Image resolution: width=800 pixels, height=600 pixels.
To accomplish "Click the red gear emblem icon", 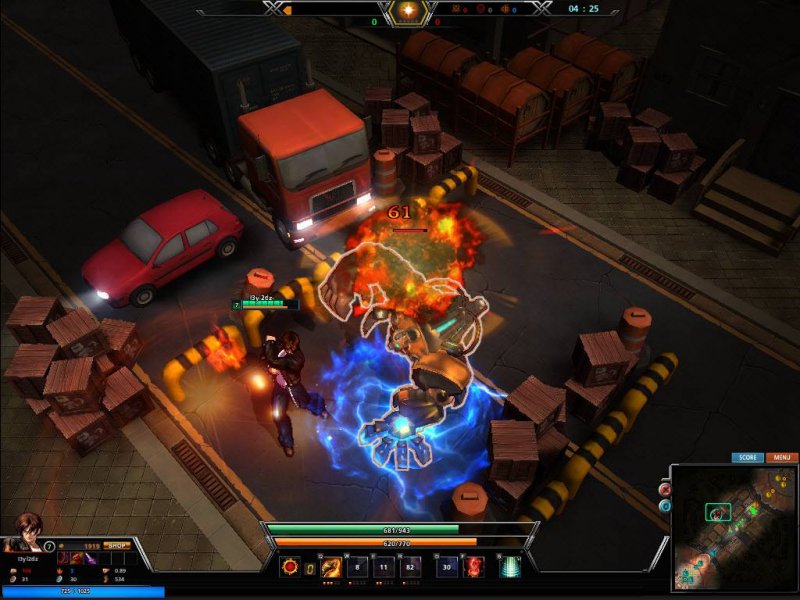I will pyautogui.click(x=291, y=567).
